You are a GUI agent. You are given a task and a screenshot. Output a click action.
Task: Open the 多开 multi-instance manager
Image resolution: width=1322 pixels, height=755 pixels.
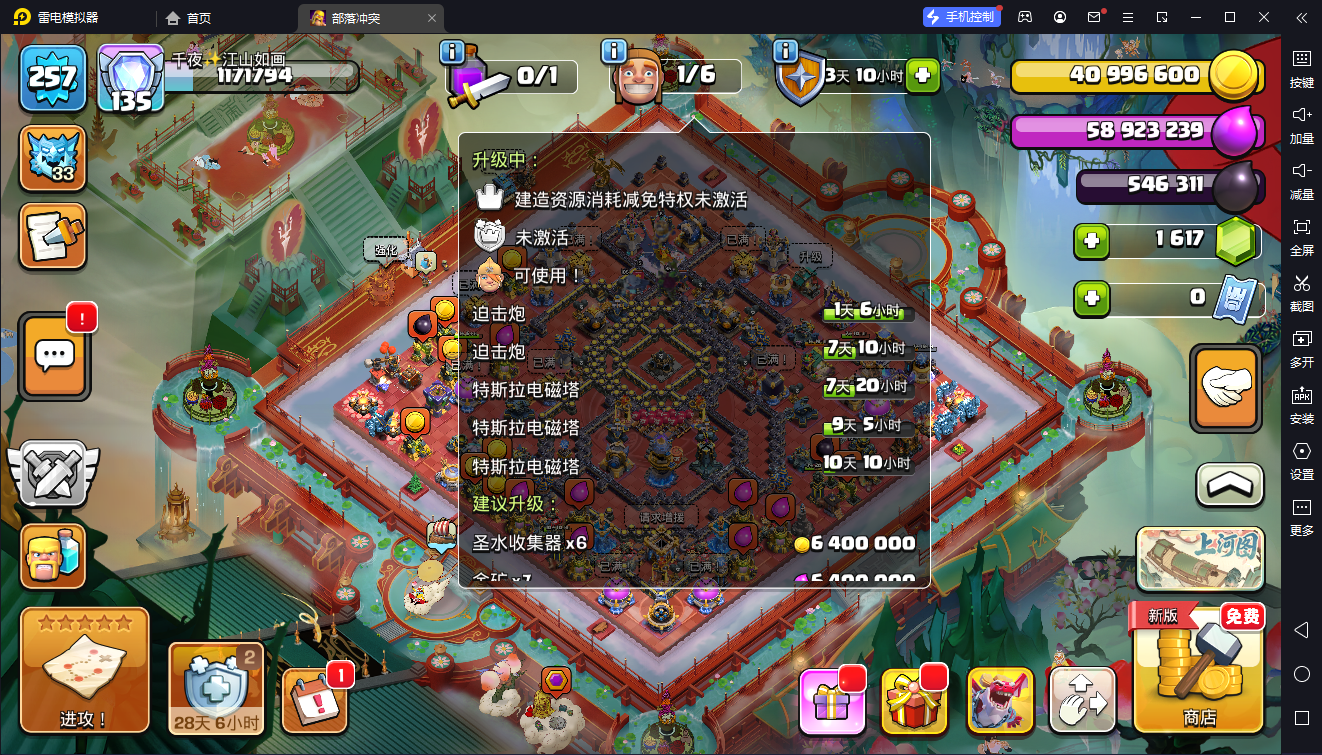1302,350
